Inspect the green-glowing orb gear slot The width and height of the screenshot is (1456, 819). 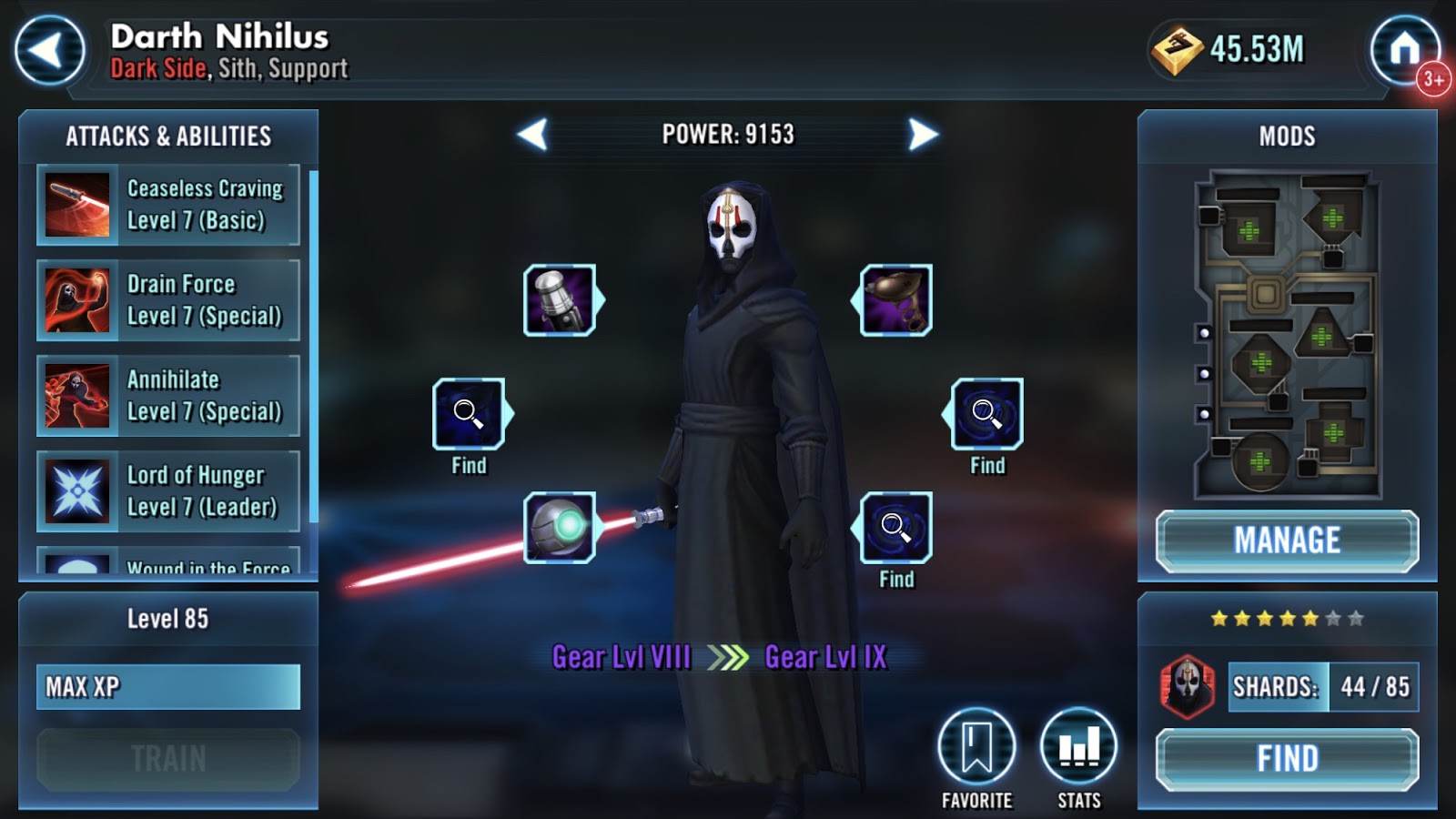click(560, 528)
